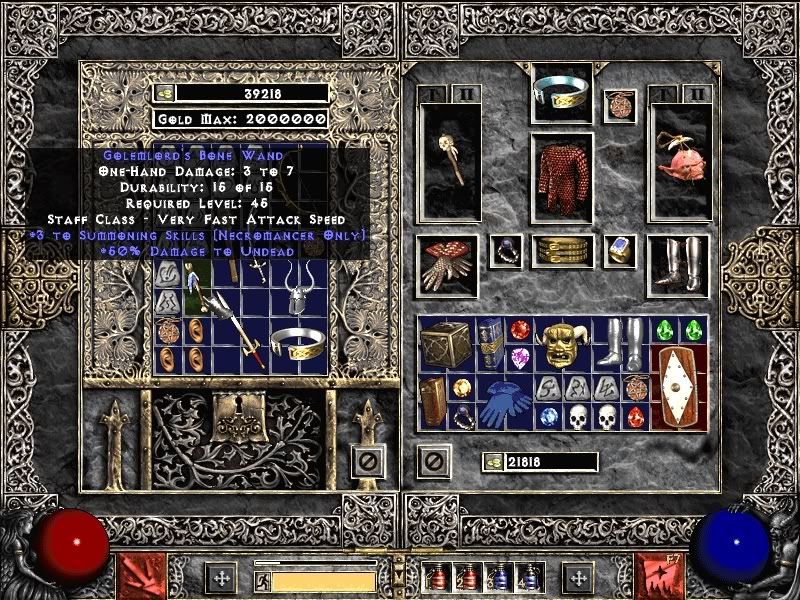Click the stash gold withdraw button
Screen dimensions: 800x600
[166, 93]
